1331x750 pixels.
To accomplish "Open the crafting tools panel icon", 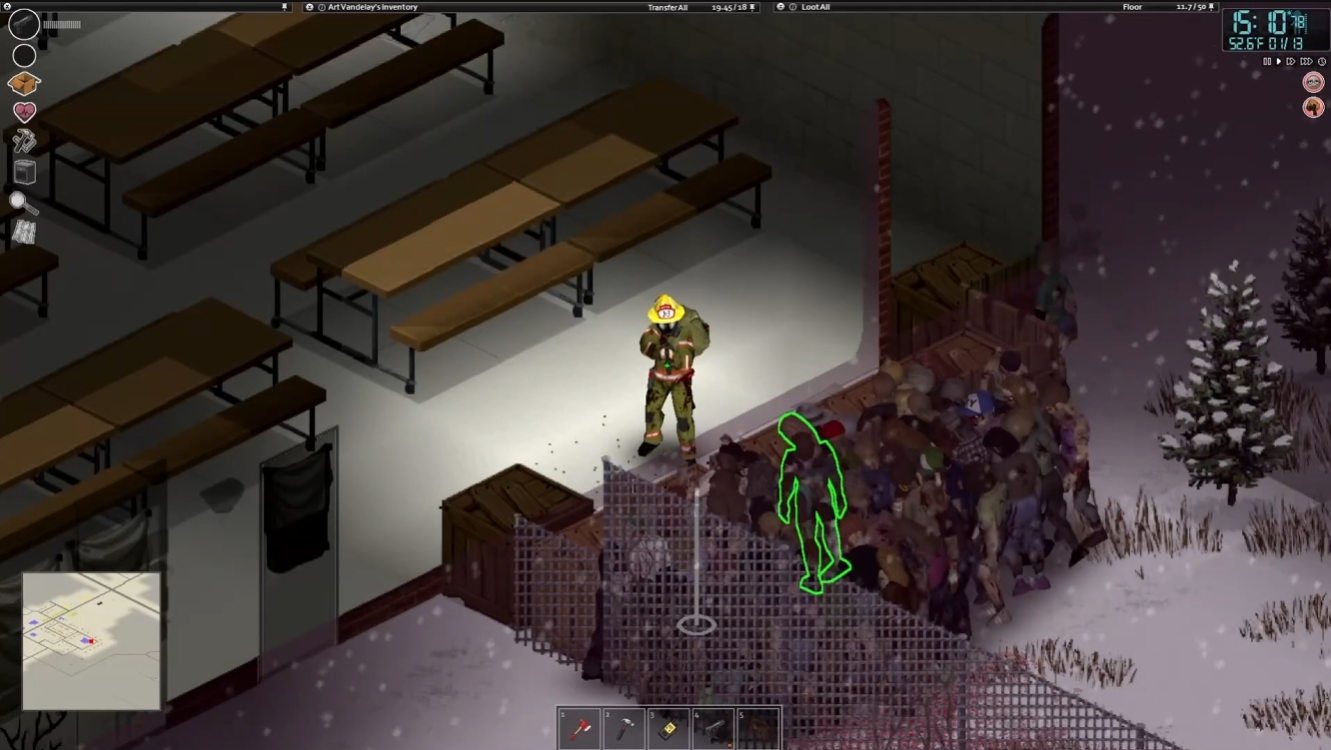I will [22, 139].
